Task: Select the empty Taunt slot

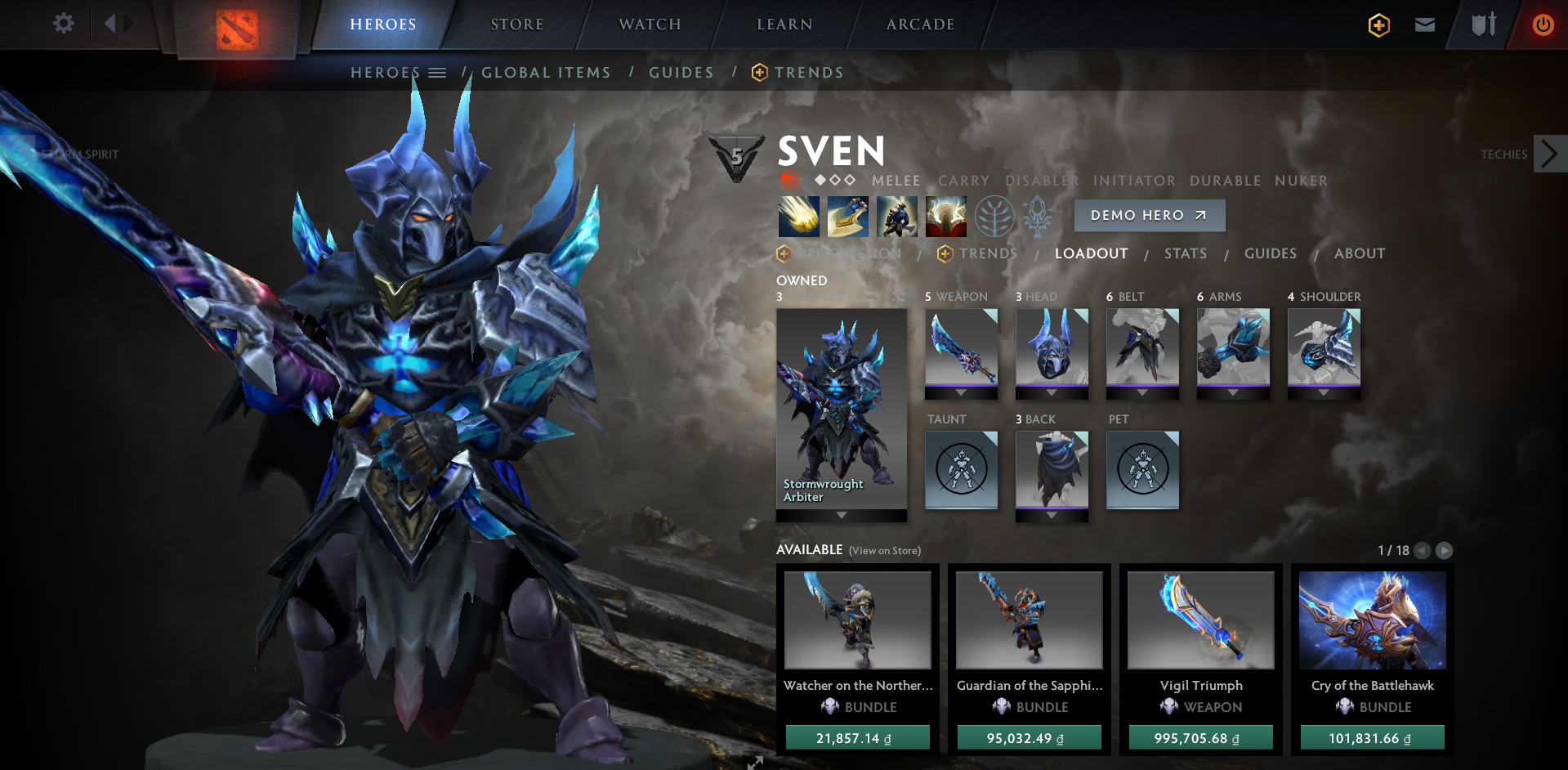Action: click(x=961, y=470)
